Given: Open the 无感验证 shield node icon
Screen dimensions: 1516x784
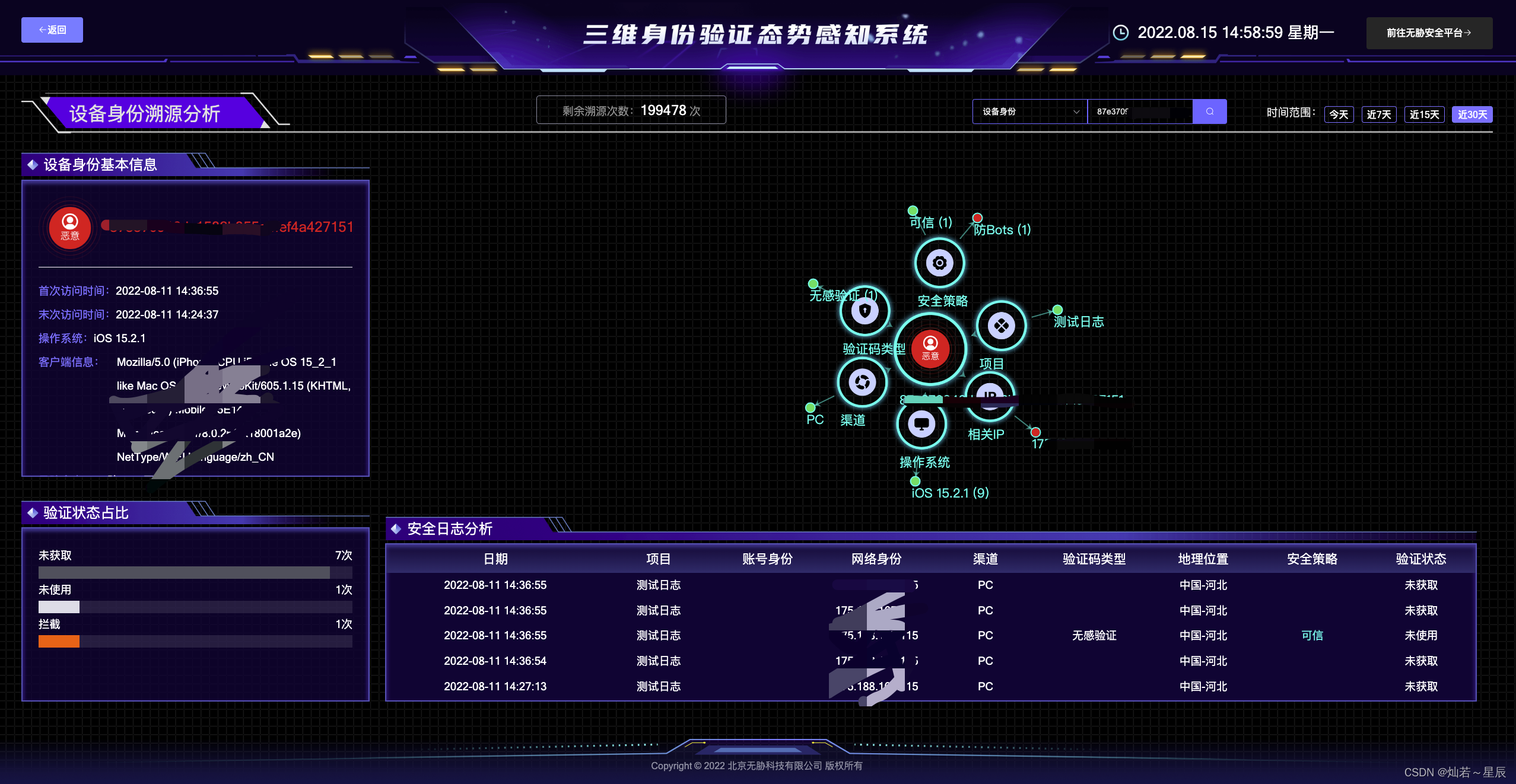Looking at the screenshot, I should pos(865,311).
